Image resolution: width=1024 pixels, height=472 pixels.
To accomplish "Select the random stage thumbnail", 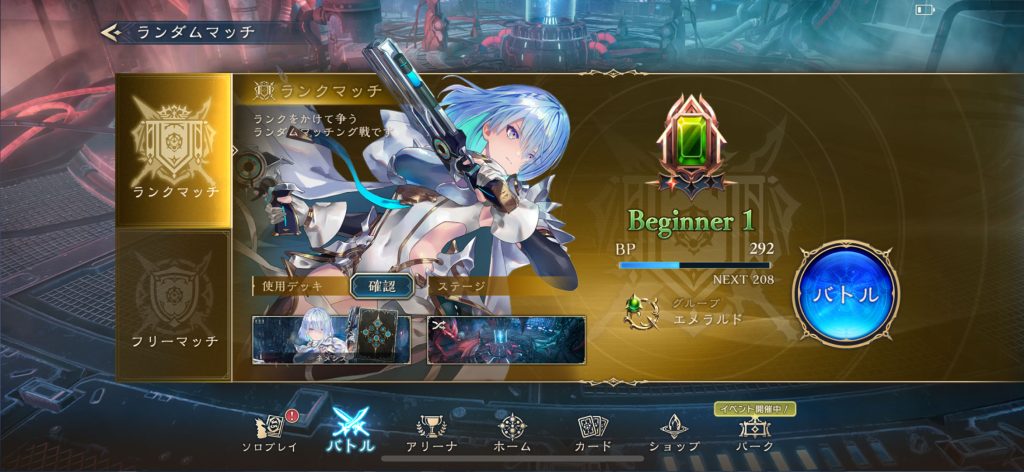I will click(505, 339).
